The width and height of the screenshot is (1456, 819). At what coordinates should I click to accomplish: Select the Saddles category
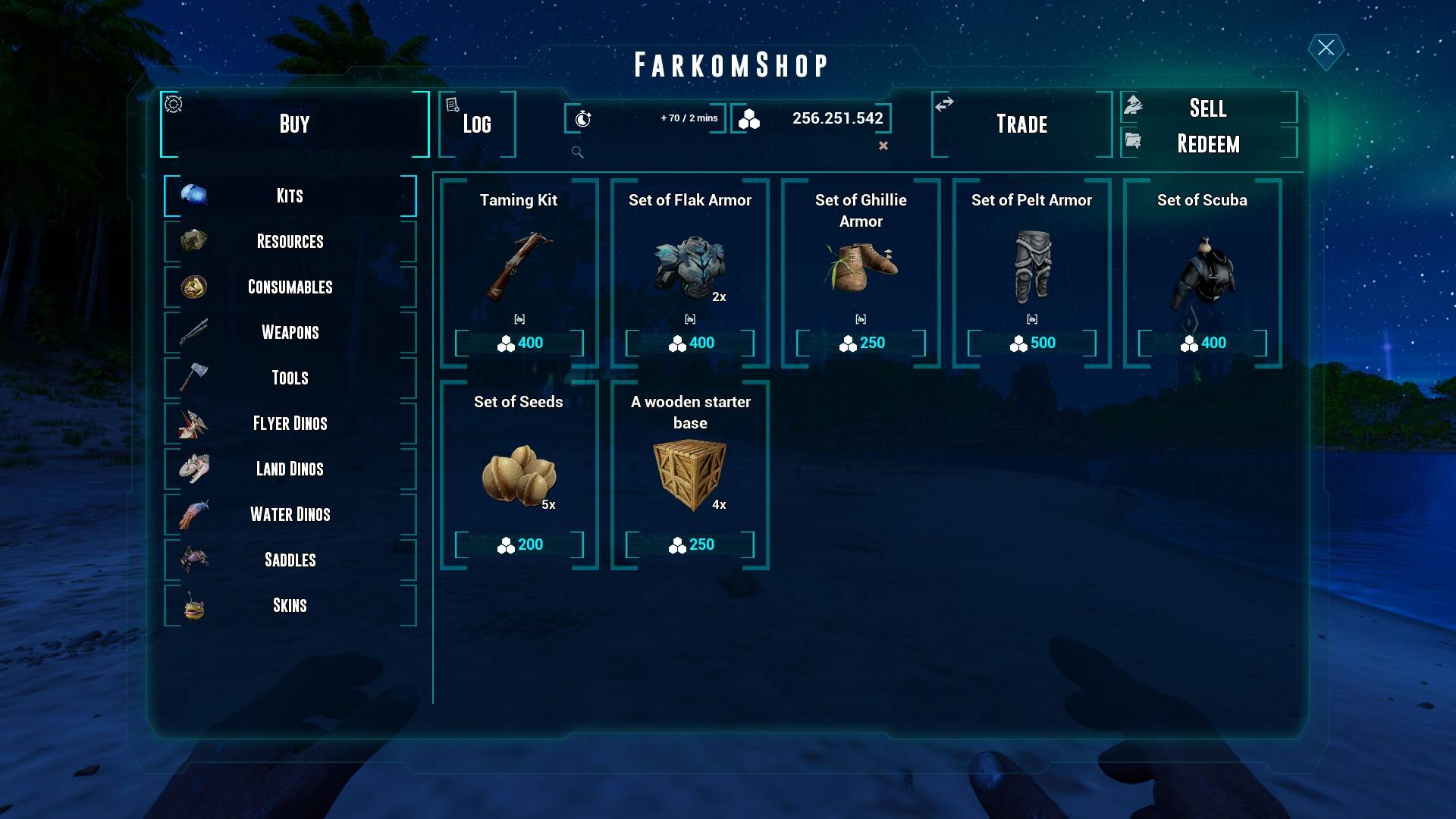[290, 560]
